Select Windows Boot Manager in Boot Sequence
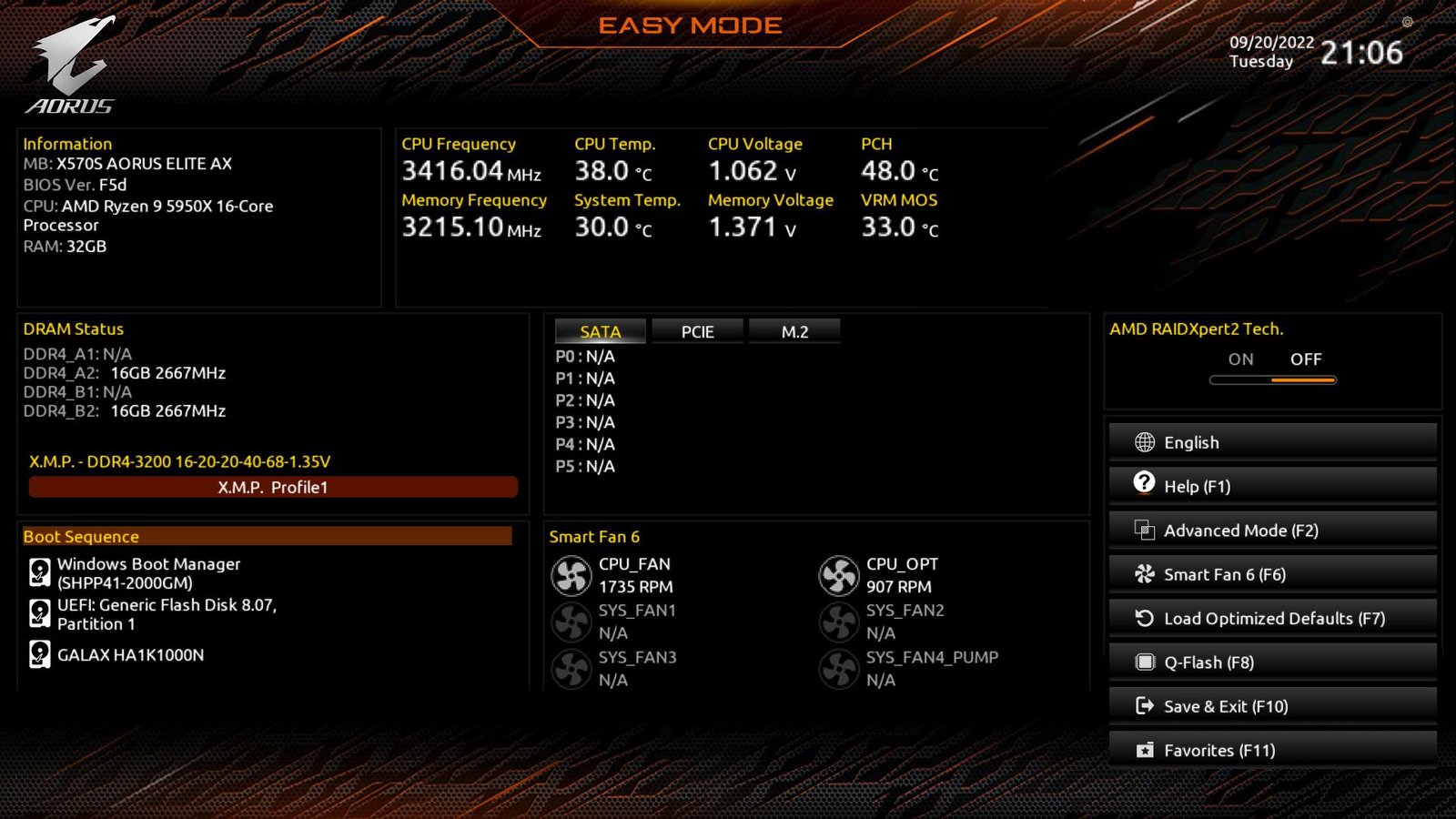 click(149, 573)
